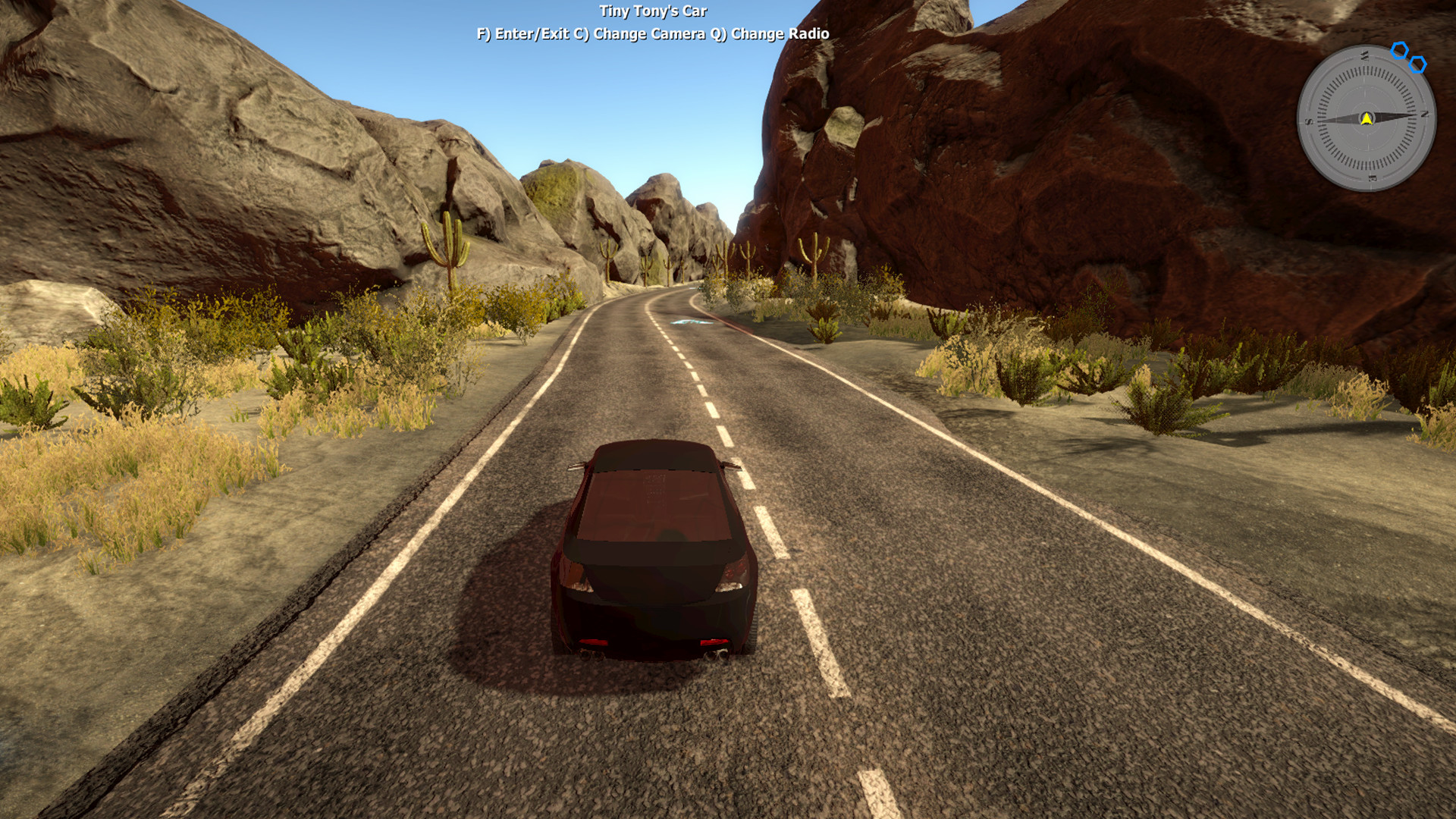Click the N label on the compass
The image size is (1456, 819).
[x=1425, y=115]
